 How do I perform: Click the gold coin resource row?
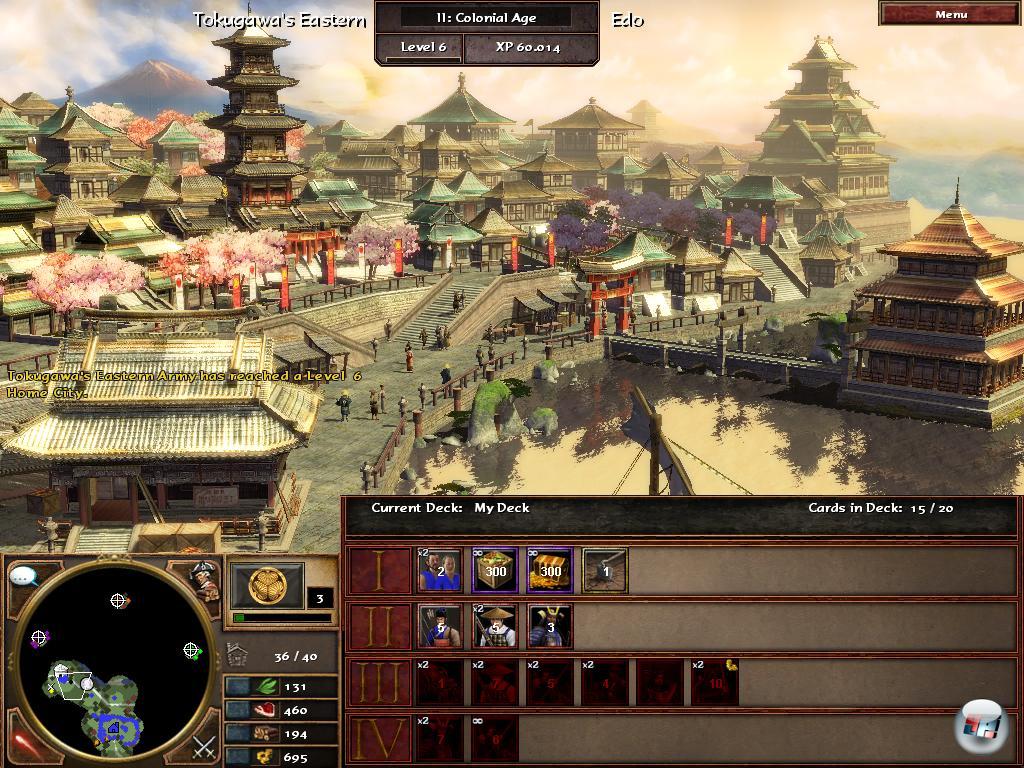point(280,758)
